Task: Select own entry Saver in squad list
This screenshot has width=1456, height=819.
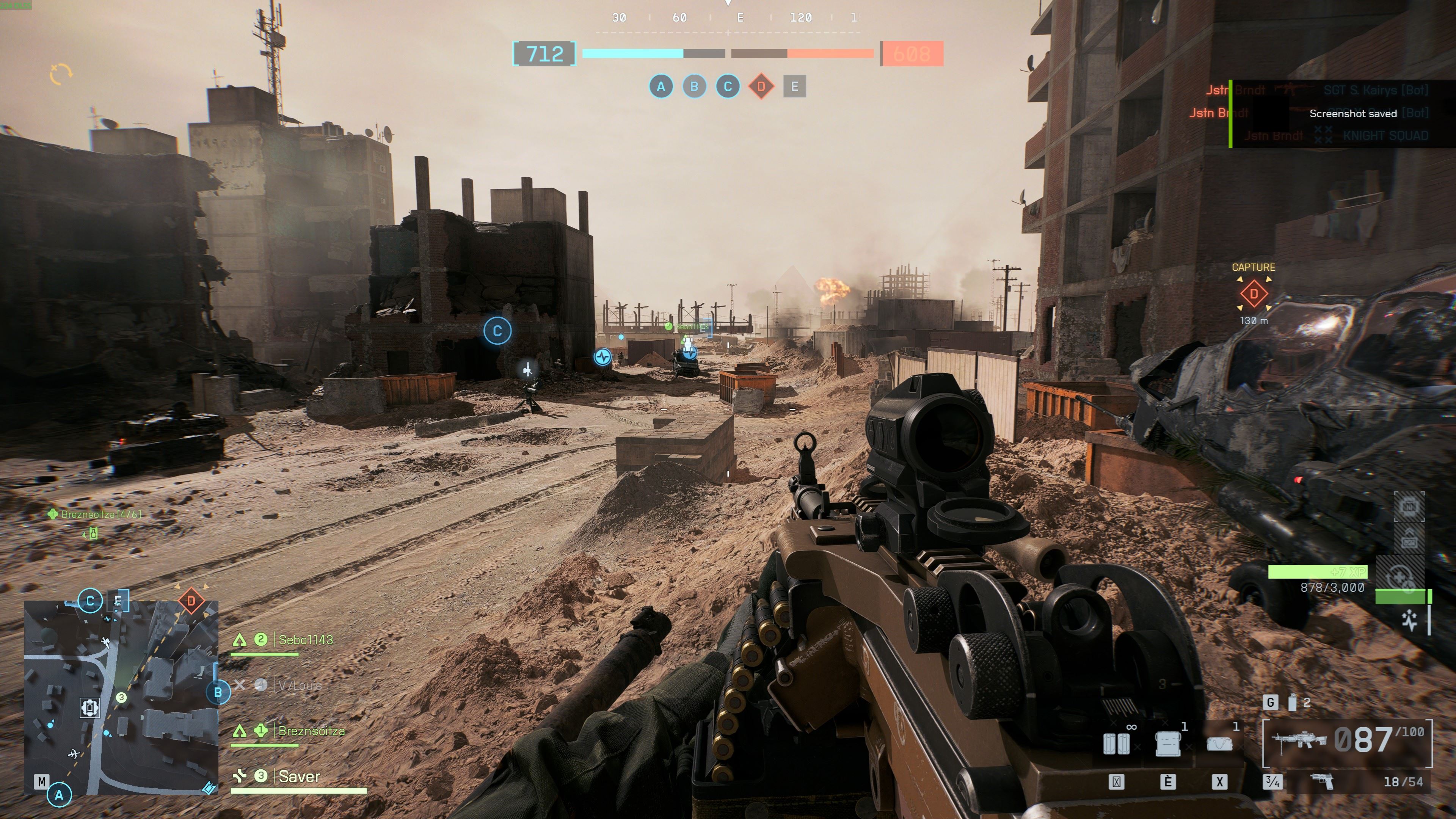Action: pyautogui.click(x=299, y=777)
